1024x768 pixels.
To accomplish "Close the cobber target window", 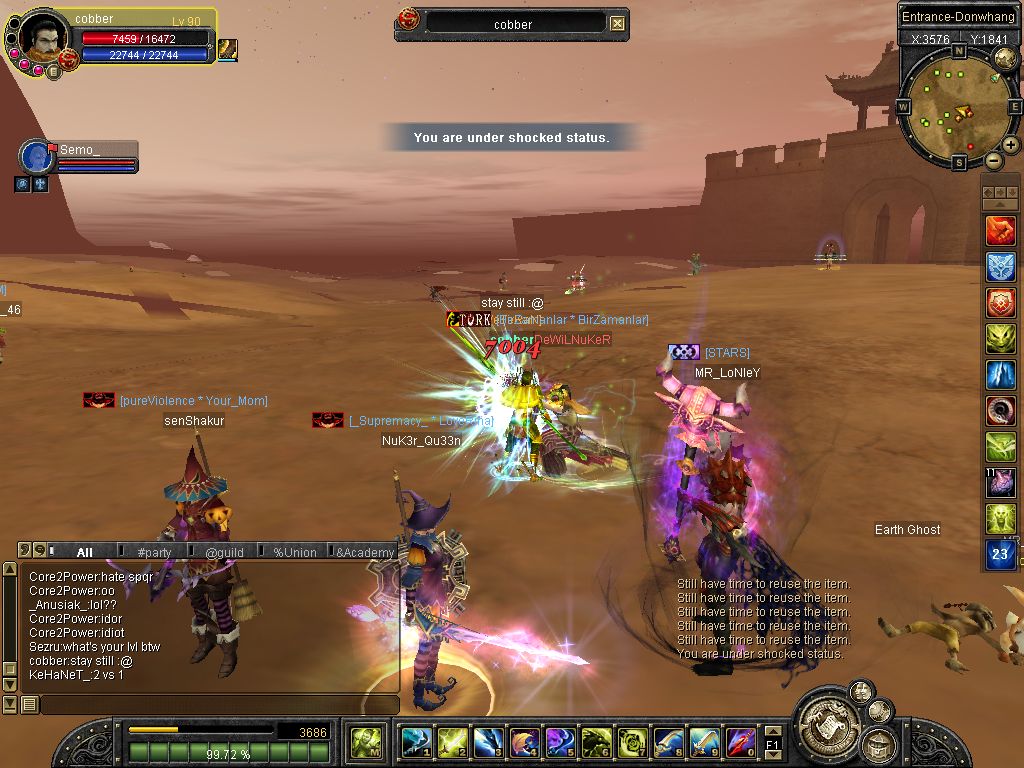I will (617, 24).
